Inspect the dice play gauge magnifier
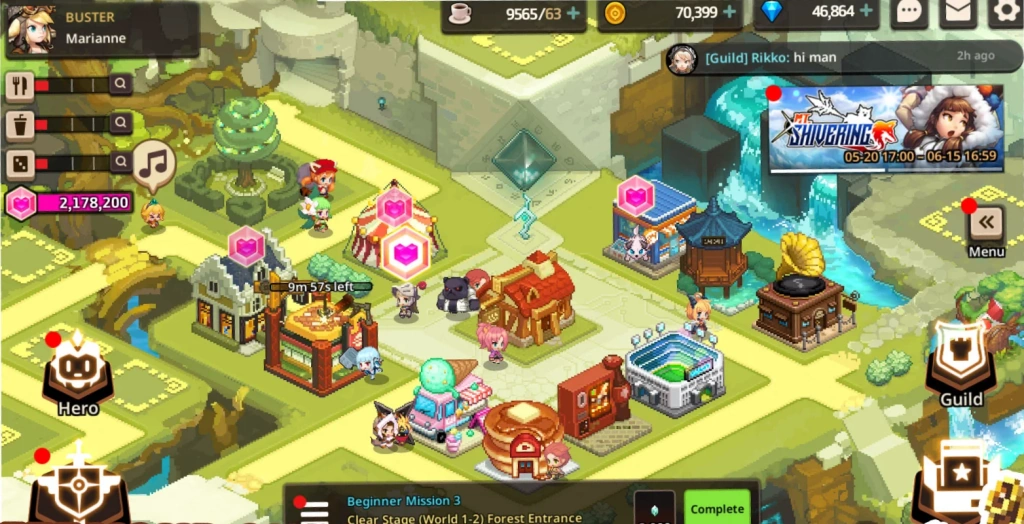Screen dimensions: 1024x524 121,161
